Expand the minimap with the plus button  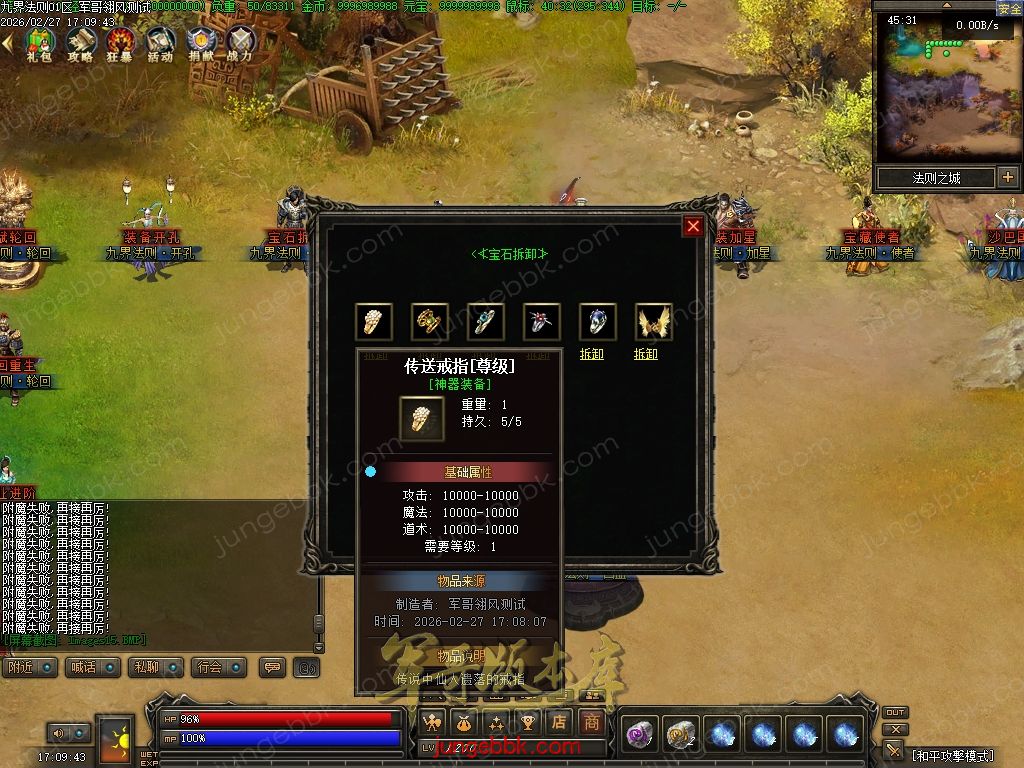[1007, 178]
